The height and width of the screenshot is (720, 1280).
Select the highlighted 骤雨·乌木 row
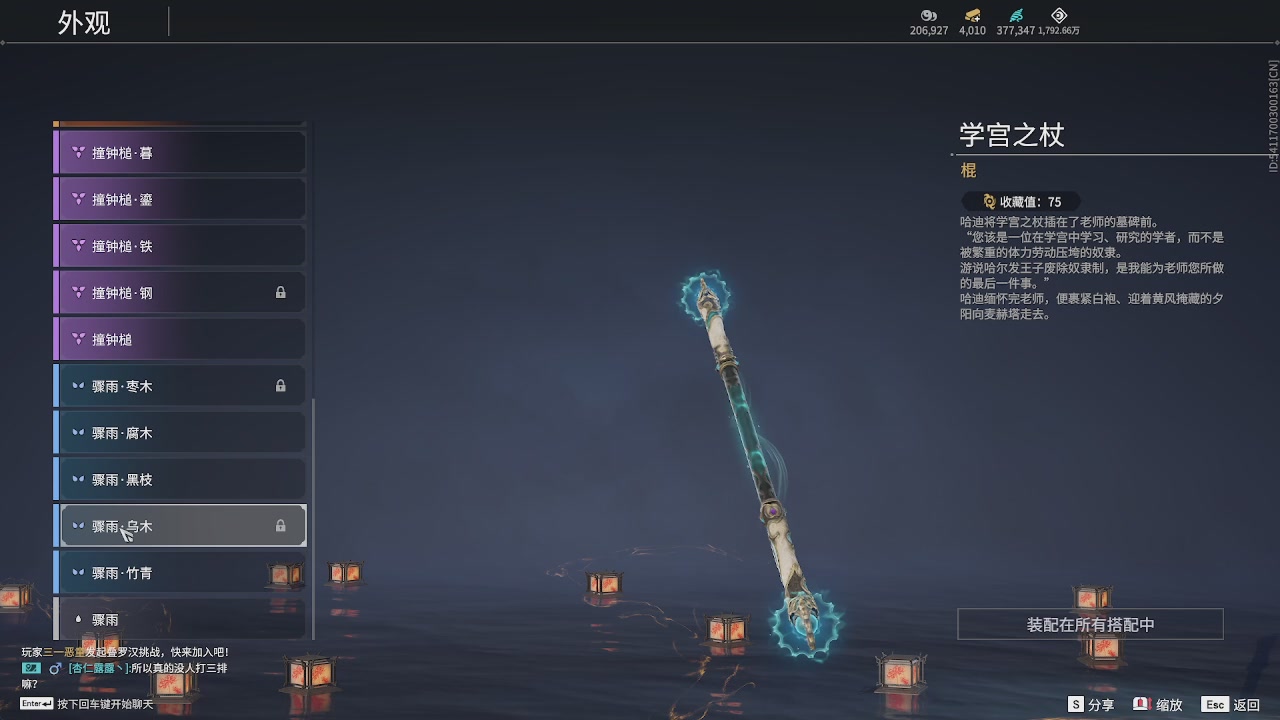[180, 526]
